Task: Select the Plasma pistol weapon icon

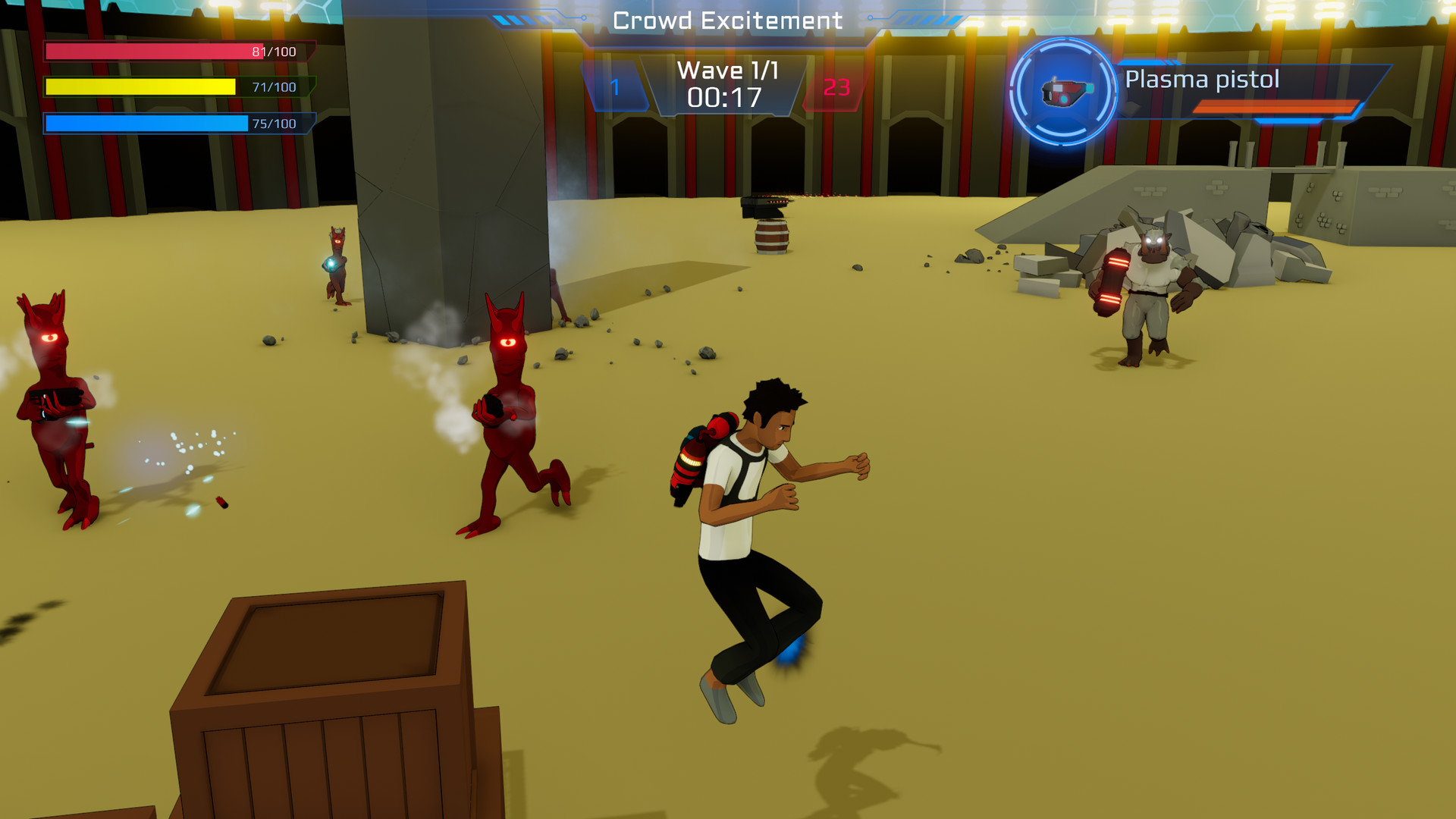Action: [1065, 93]
